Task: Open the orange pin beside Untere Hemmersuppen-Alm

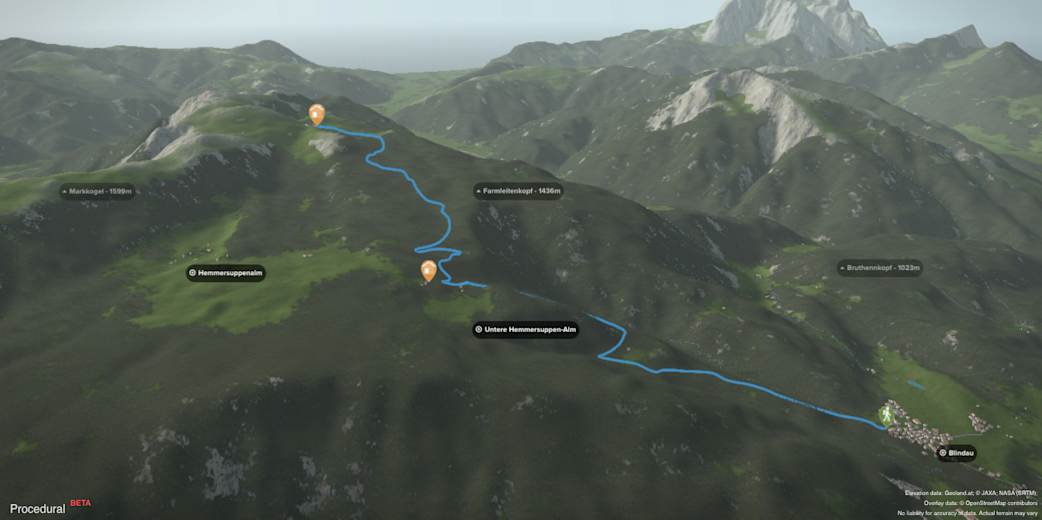Action: 429,270
